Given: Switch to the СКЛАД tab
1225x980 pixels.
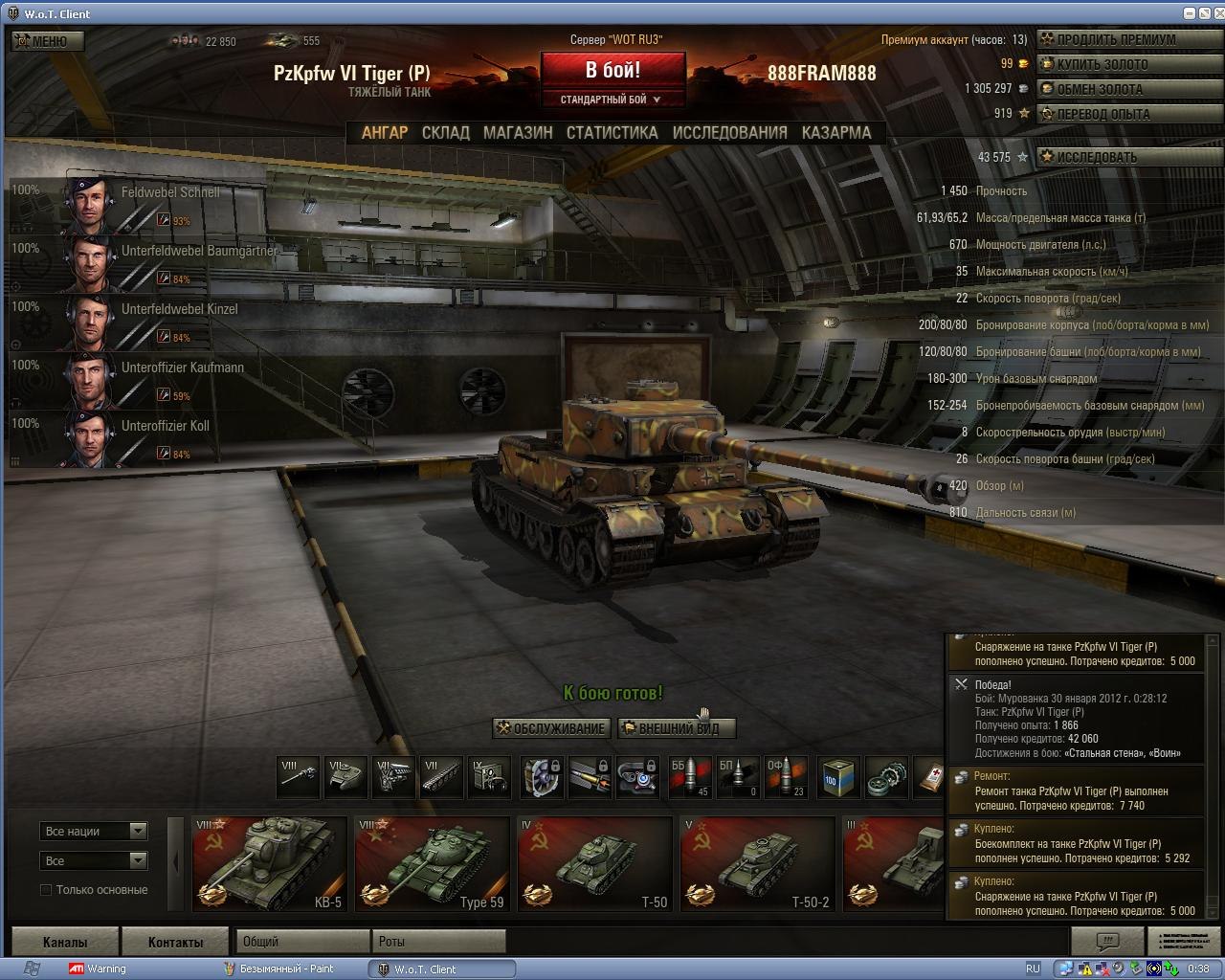Looking at the screenshot, I should 445,133.
